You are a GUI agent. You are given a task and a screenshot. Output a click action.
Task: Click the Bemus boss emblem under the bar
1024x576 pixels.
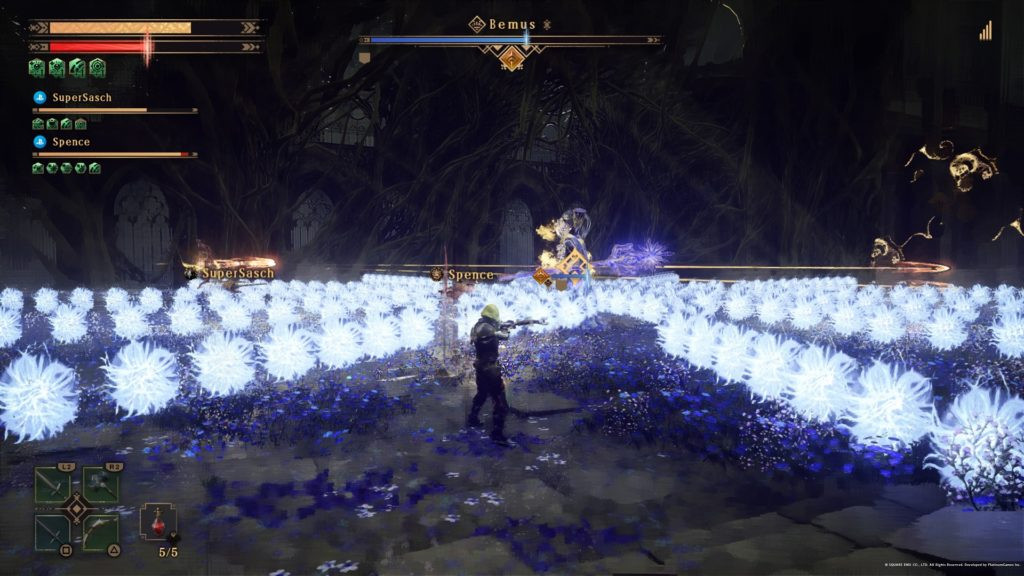point(512,59)
